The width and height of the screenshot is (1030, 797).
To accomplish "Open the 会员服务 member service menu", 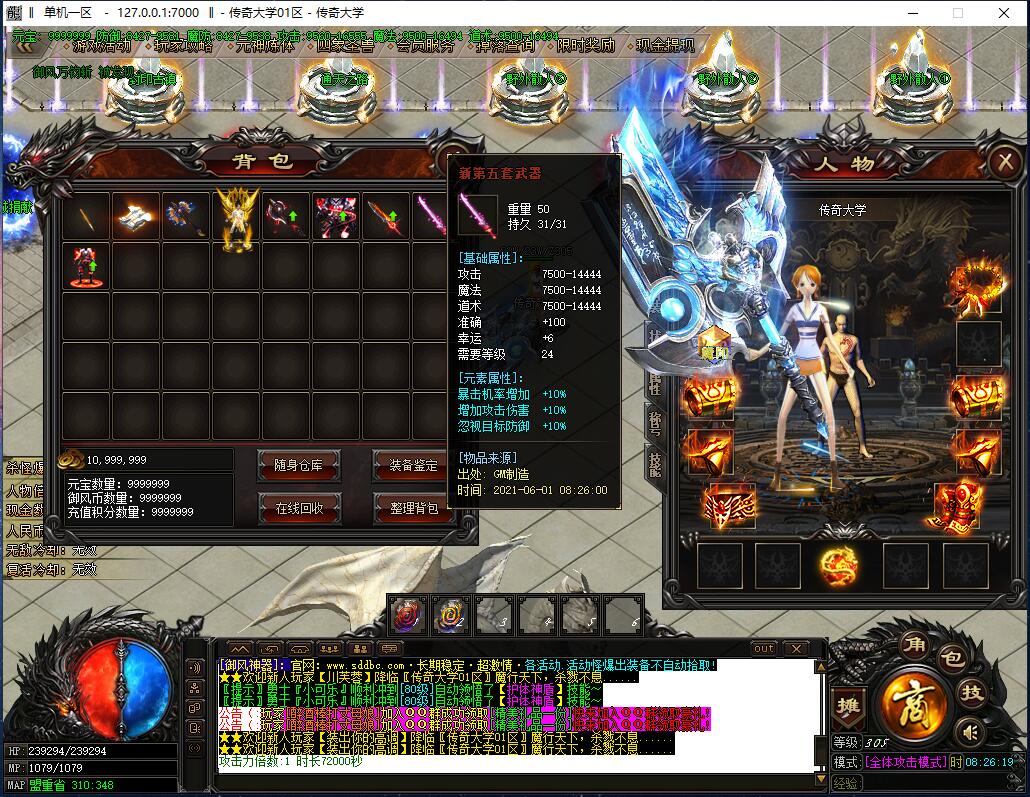I will pyautogui.click(x=424, y=45).
